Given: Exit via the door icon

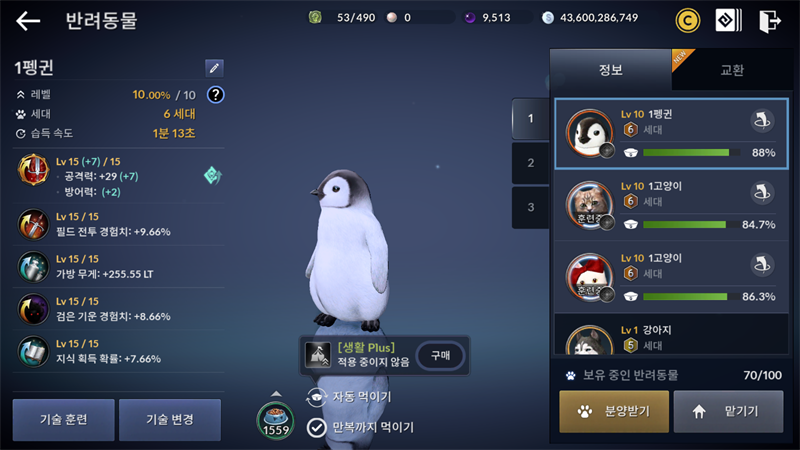Looking at the screenshot, I should tap(769, 20).
